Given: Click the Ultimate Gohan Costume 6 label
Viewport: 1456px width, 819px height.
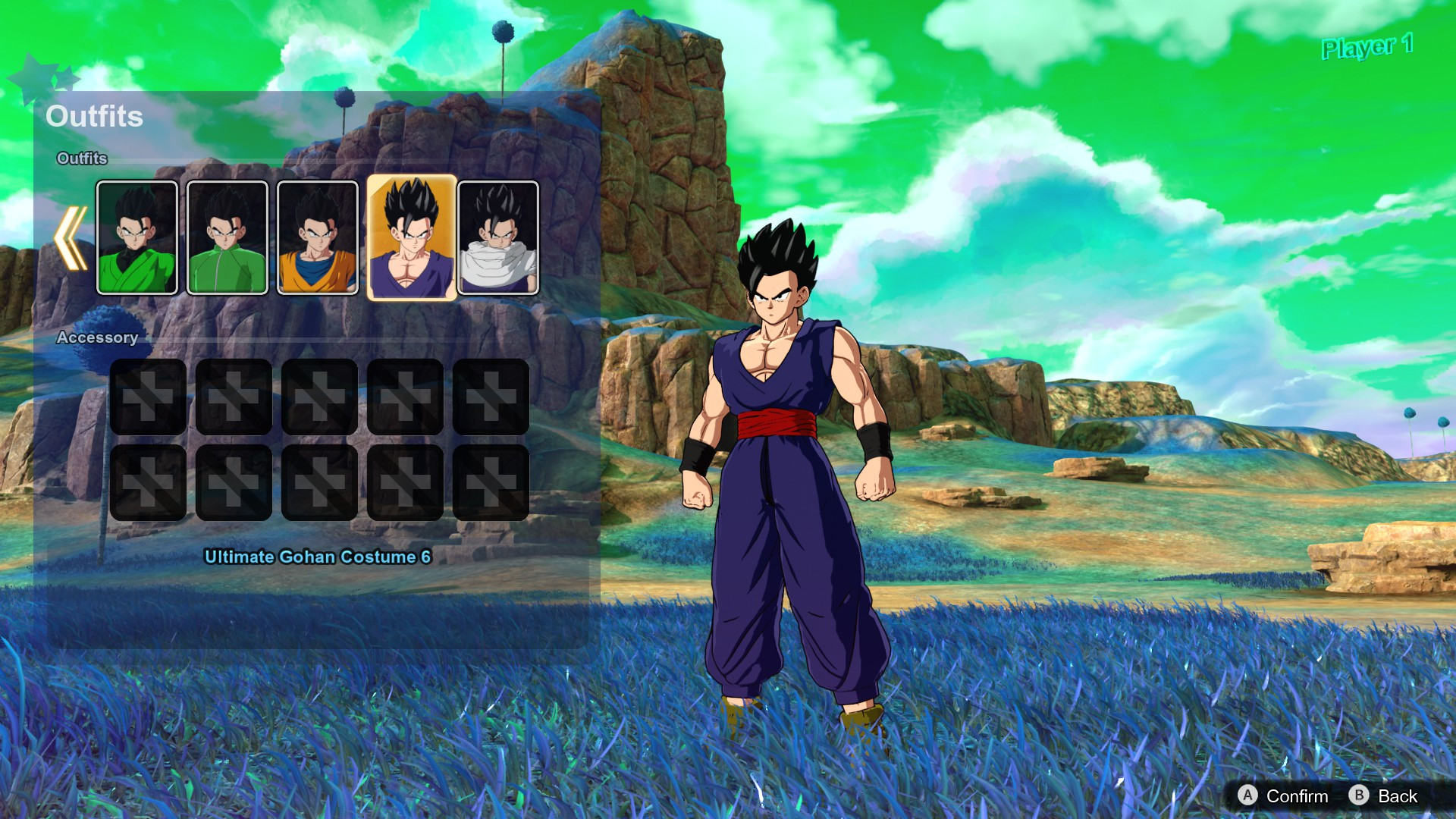Looking at the screenshot, I should click(x=316, y=556).
